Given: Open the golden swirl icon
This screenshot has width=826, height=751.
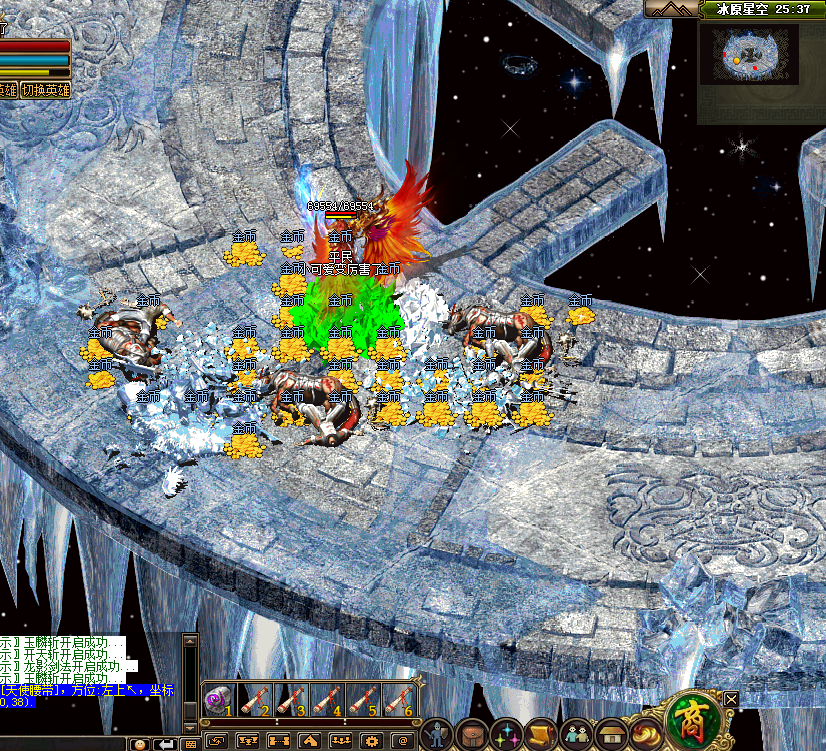Looking at the screenshot, I should click(x=647, y=733).
